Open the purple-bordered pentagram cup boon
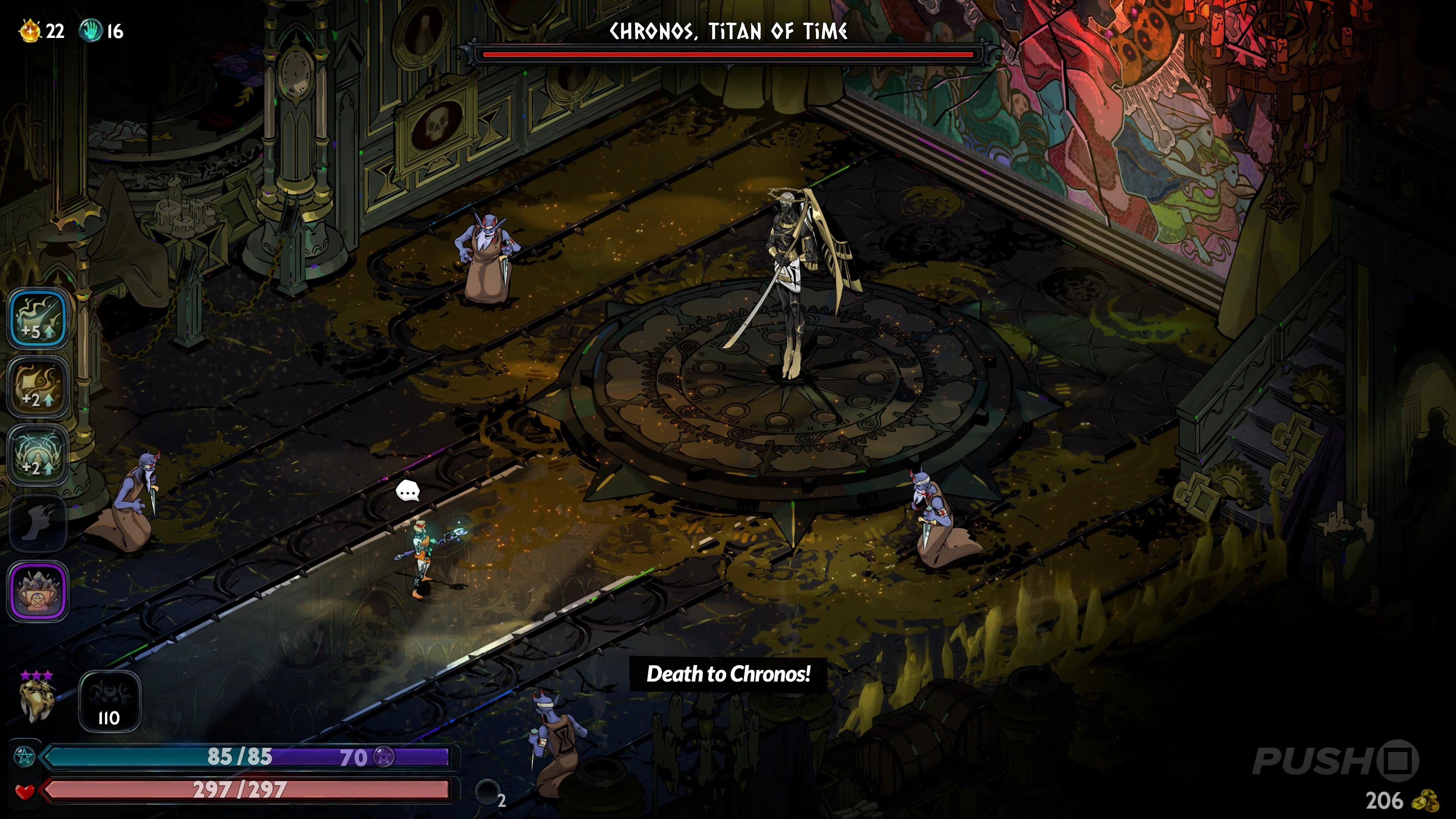The image size is (1456, 819). pos(38,591)
